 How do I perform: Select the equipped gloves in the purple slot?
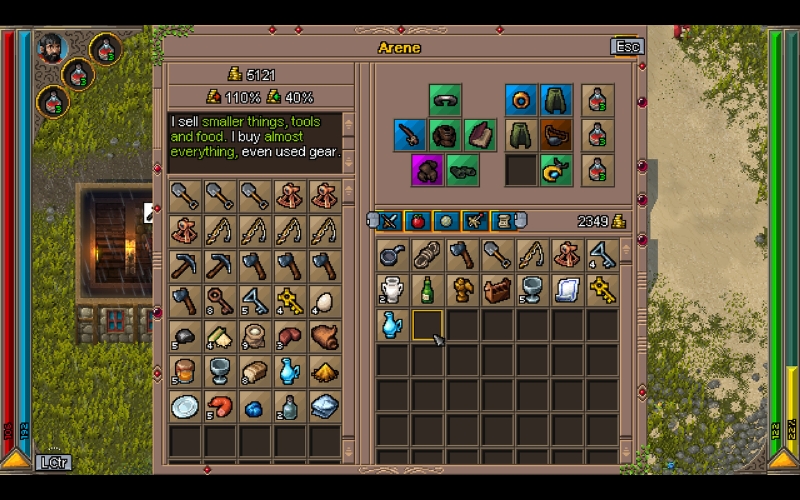coord(427,170)
